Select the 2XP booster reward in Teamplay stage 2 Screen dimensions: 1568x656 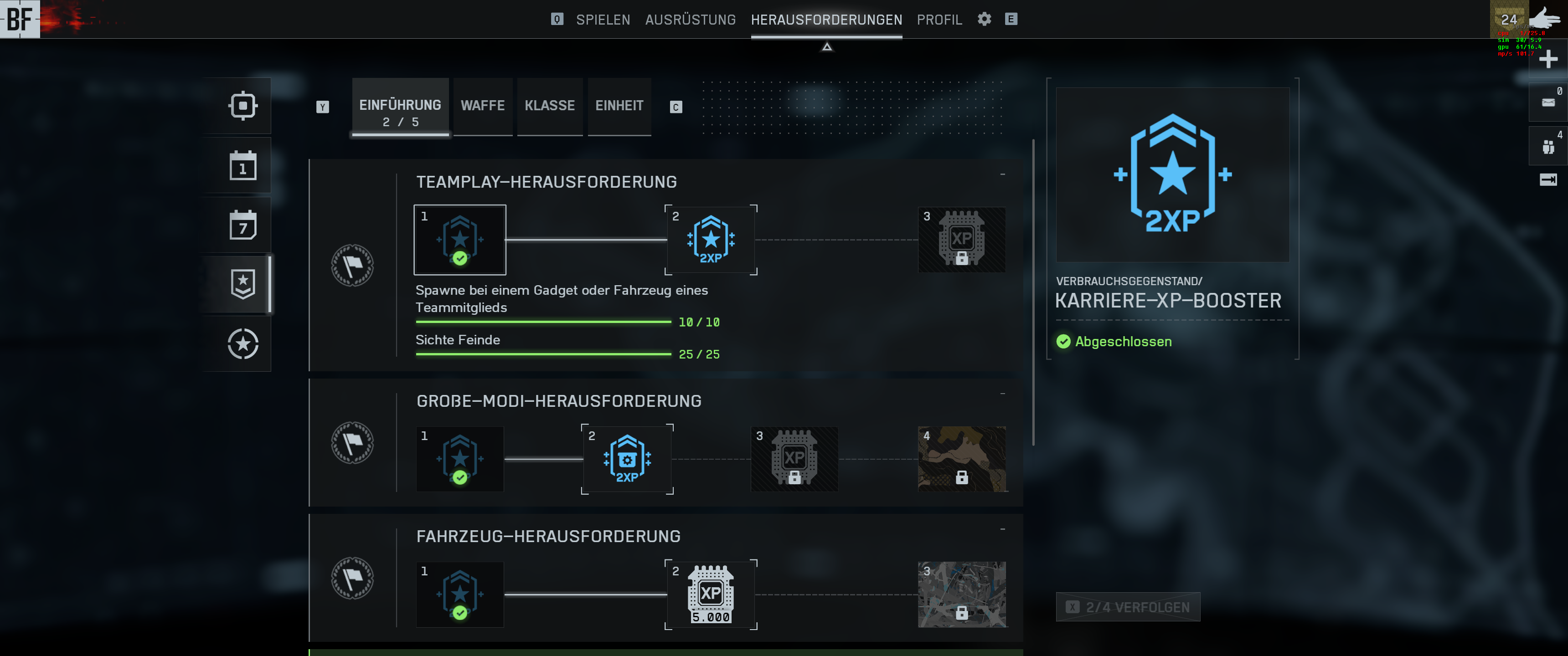pos(711,241)
